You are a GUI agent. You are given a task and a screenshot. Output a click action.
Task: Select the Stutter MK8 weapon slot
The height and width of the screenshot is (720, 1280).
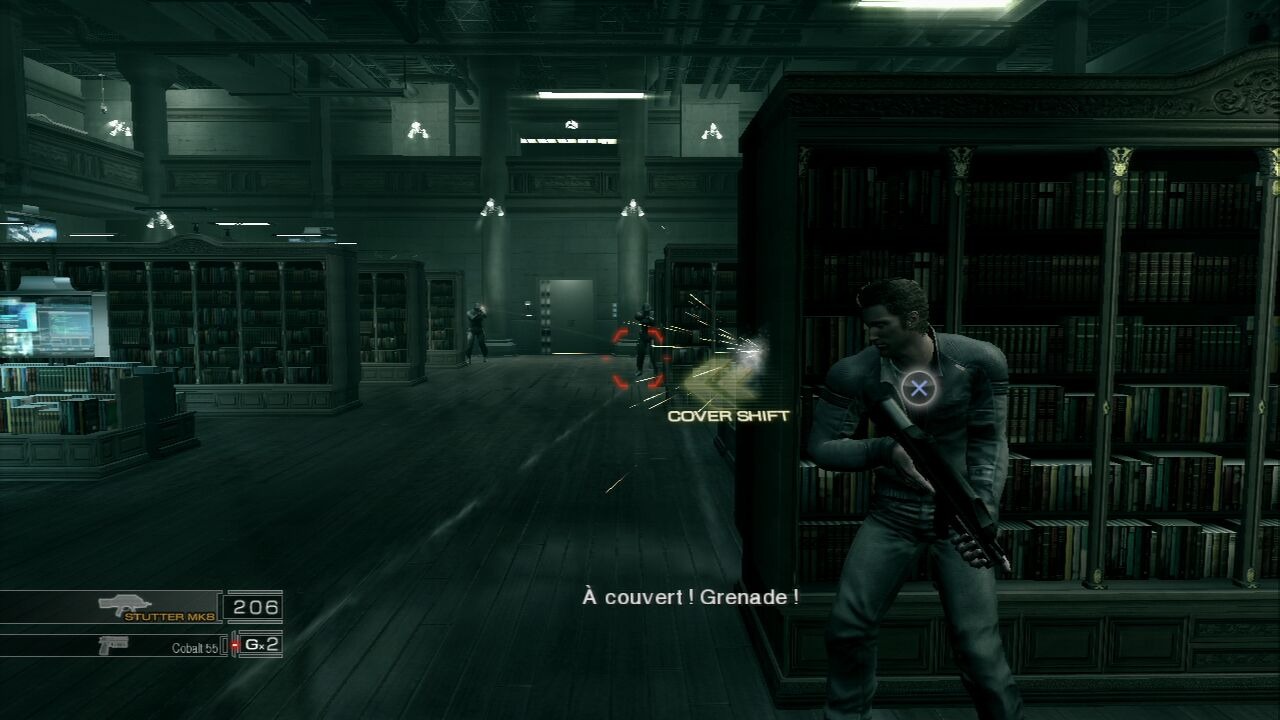pyautogui.click(x=140, y=607)
